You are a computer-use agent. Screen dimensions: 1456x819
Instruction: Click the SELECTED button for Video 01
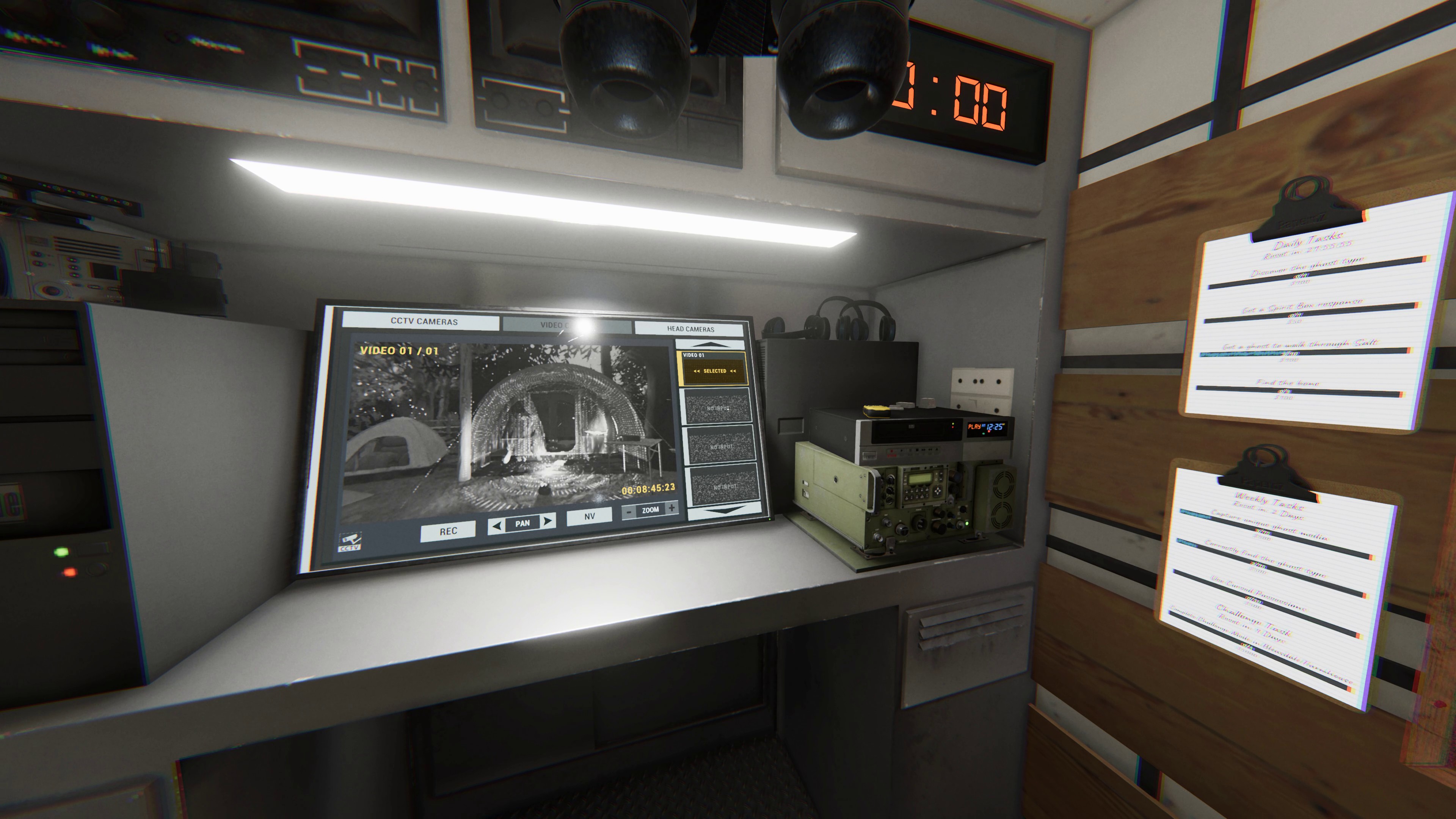coord(714,371)
